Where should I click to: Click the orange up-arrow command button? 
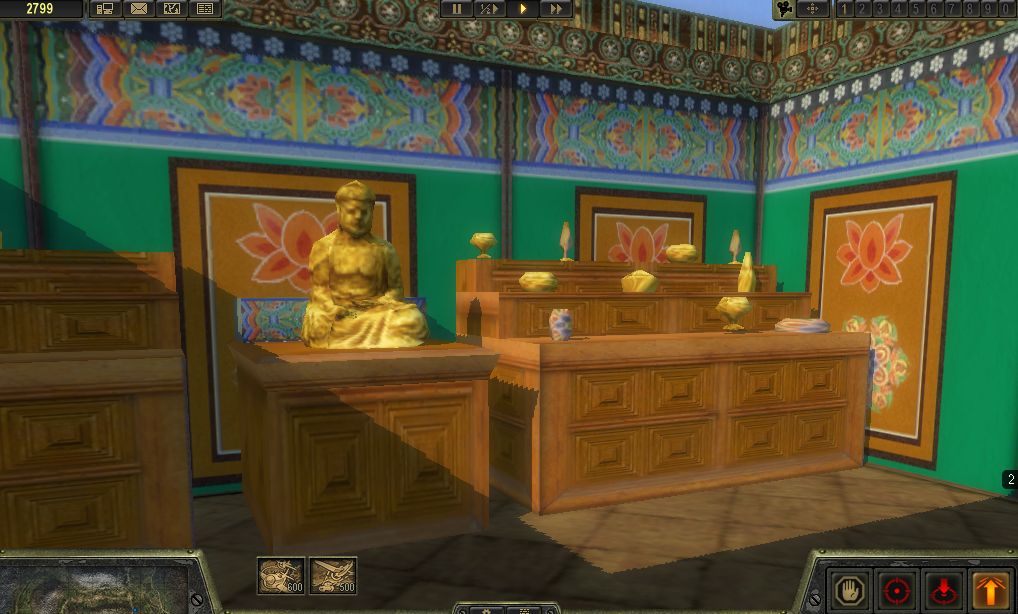990,588
